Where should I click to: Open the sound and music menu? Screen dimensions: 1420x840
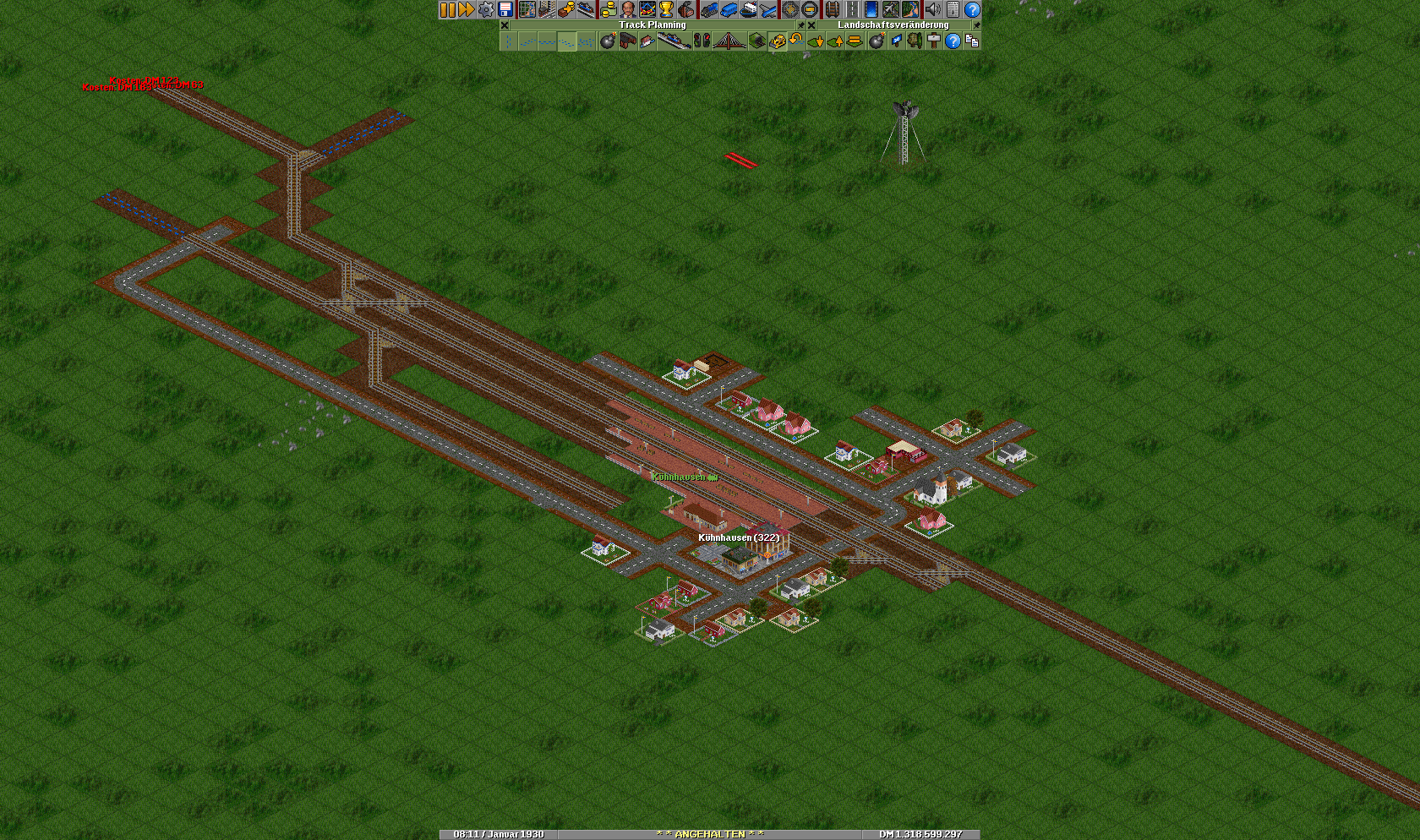pos(933,9)
